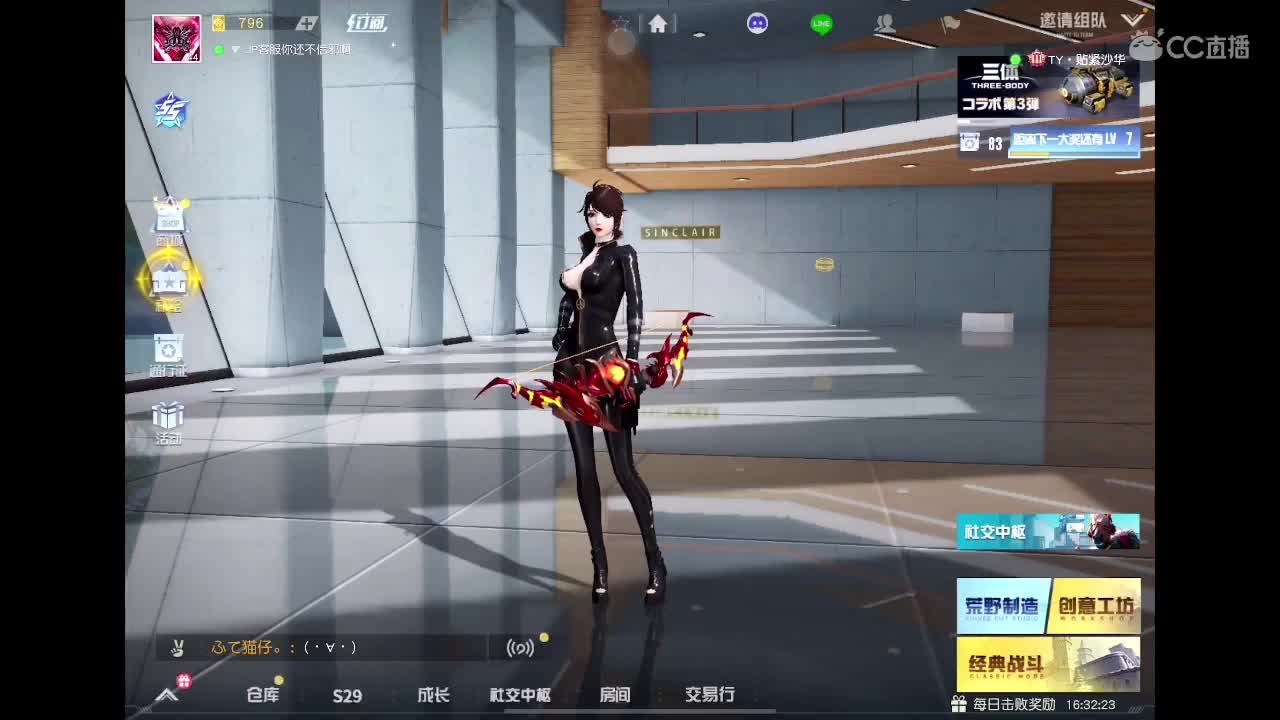Viewport: 1280px width, 720px height.
Task: Toggle the gesture emote icon beside the chat
Action: pyautogui.click(x=177, y=648)
